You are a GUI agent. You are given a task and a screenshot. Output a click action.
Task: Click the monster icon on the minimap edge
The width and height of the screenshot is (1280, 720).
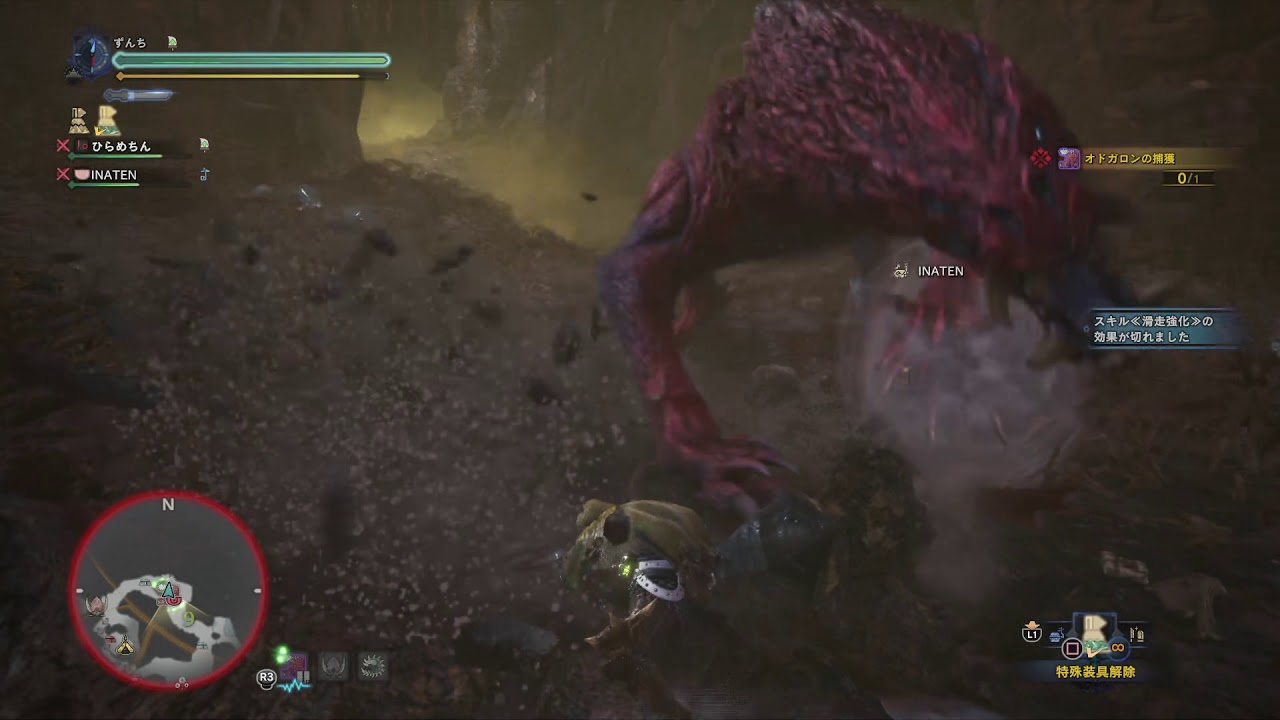[x=97, y=605]
